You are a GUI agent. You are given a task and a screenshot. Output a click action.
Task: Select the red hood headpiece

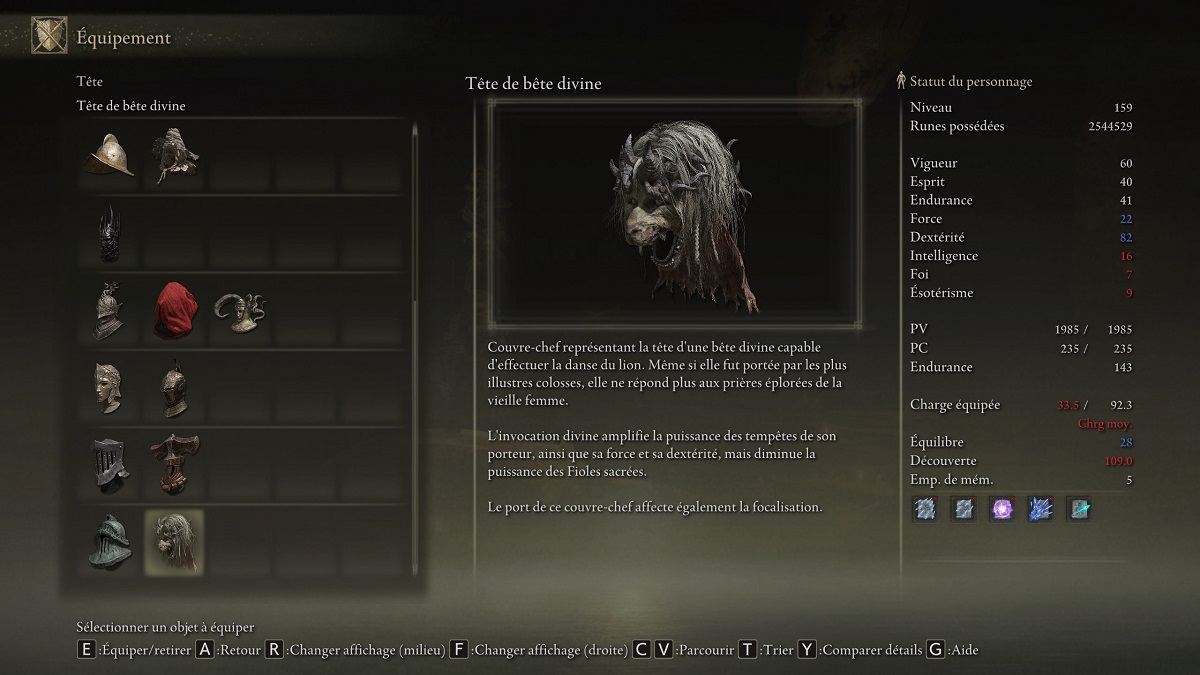coord(175,311)
